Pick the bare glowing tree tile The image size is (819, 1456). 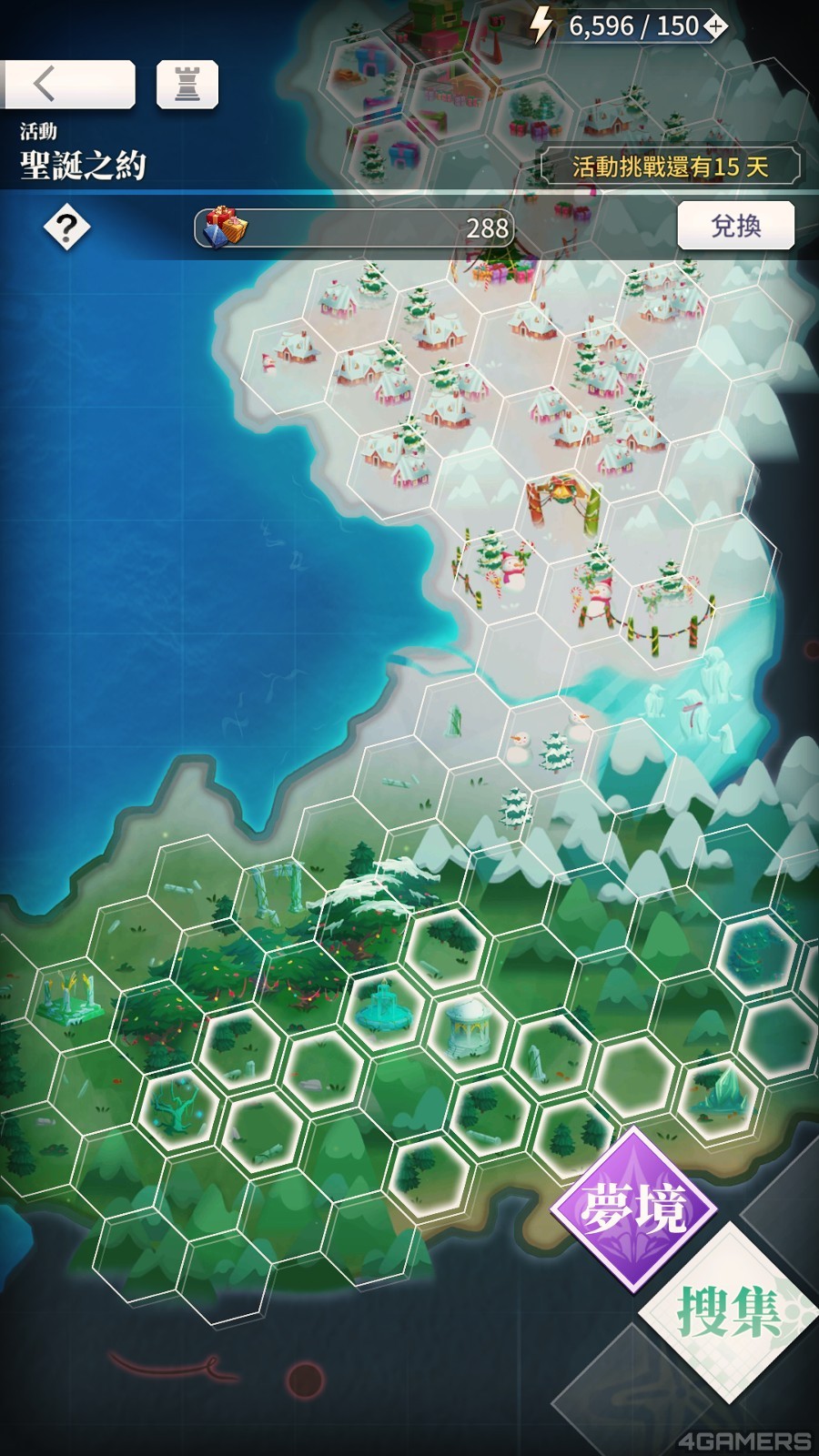pyautogui.click(x=178, y=1107)
